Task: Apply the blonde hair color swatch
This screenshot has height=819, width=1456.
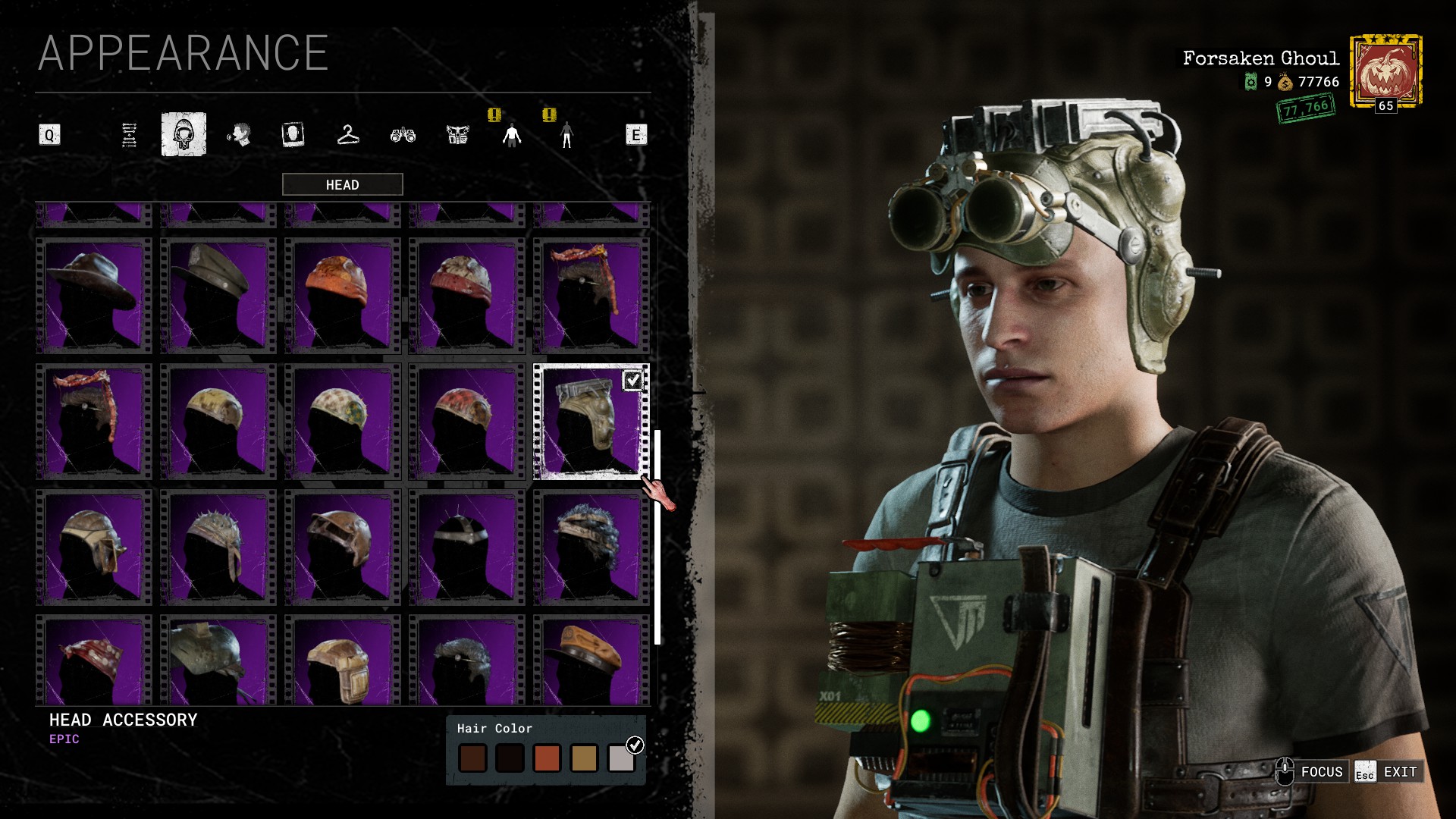Action: pos(584,758)
